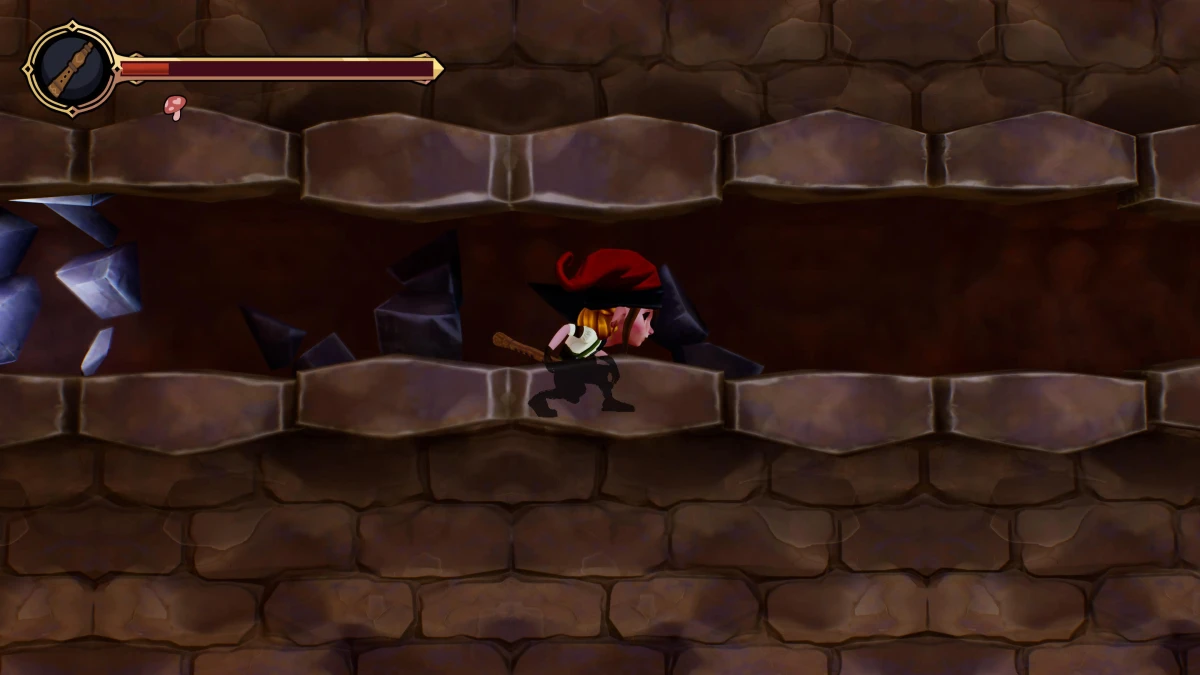Click the wooden club weapon icon
The image size is (1200, 675).
pos(71,68)
